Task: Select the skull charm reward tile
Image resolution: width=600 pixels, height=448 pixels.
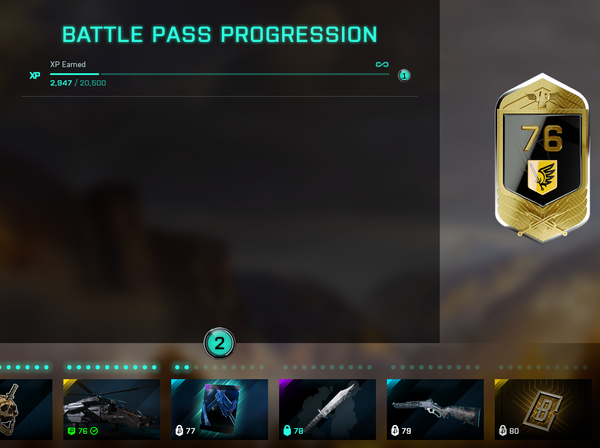Action: point(24,409)
